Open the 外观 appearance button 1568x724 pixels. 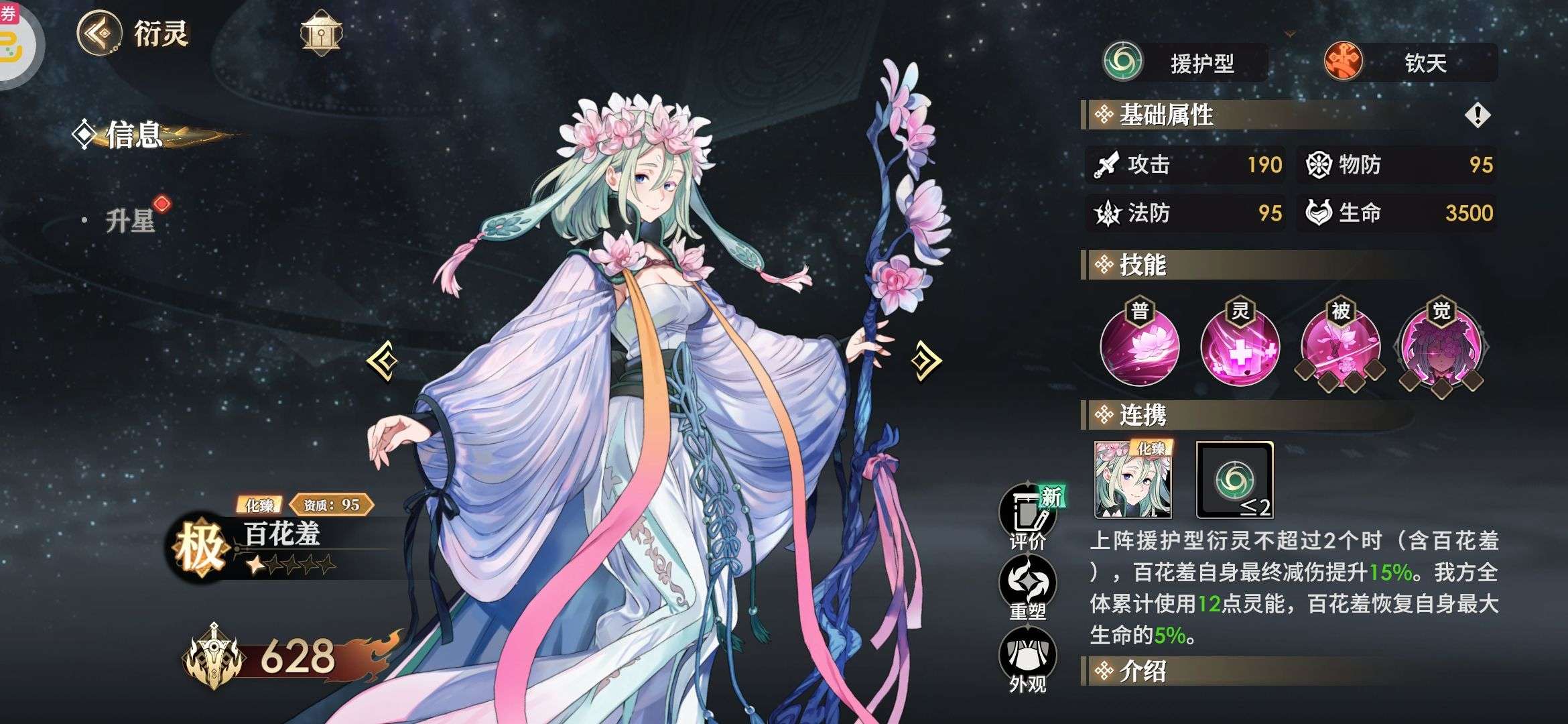[x=1027, y=662]
